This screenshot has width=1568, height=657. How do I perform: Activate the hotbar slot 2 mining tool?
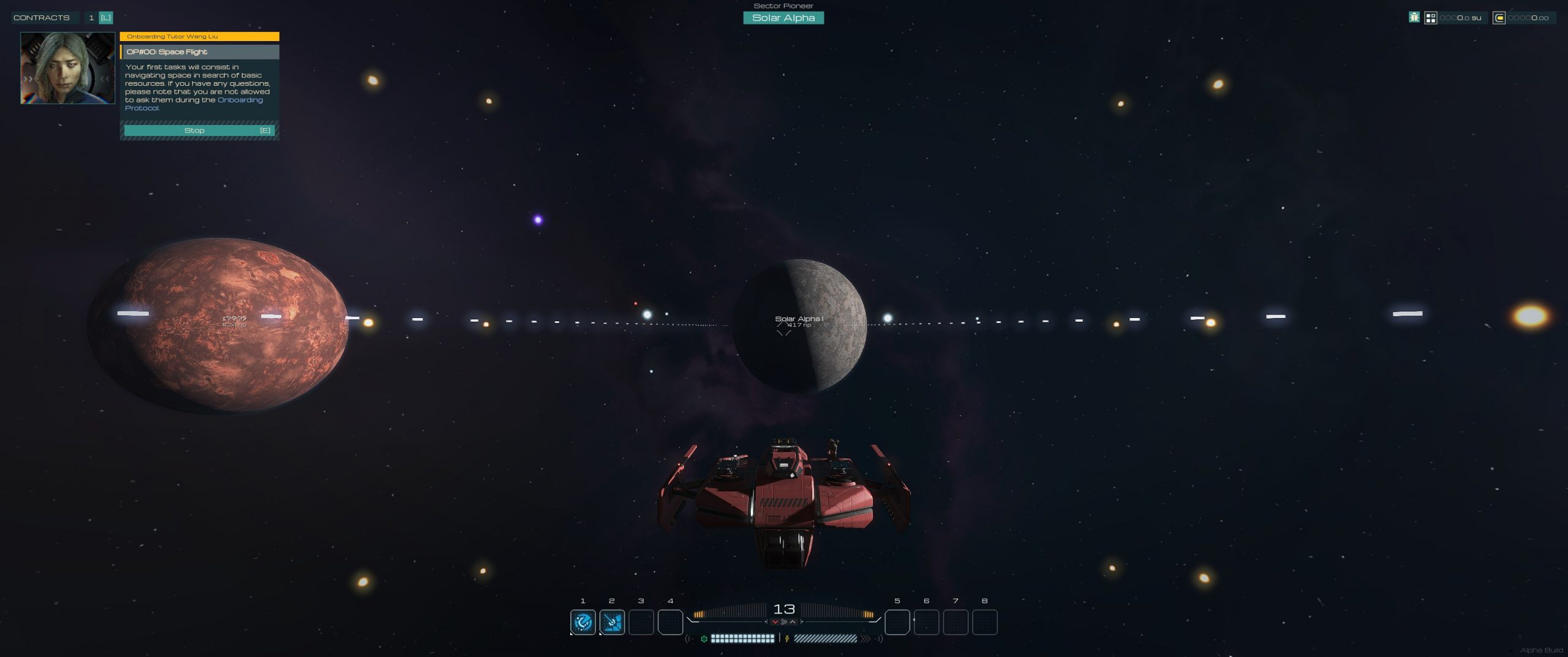pyautogui.click(x=612, y=622)
